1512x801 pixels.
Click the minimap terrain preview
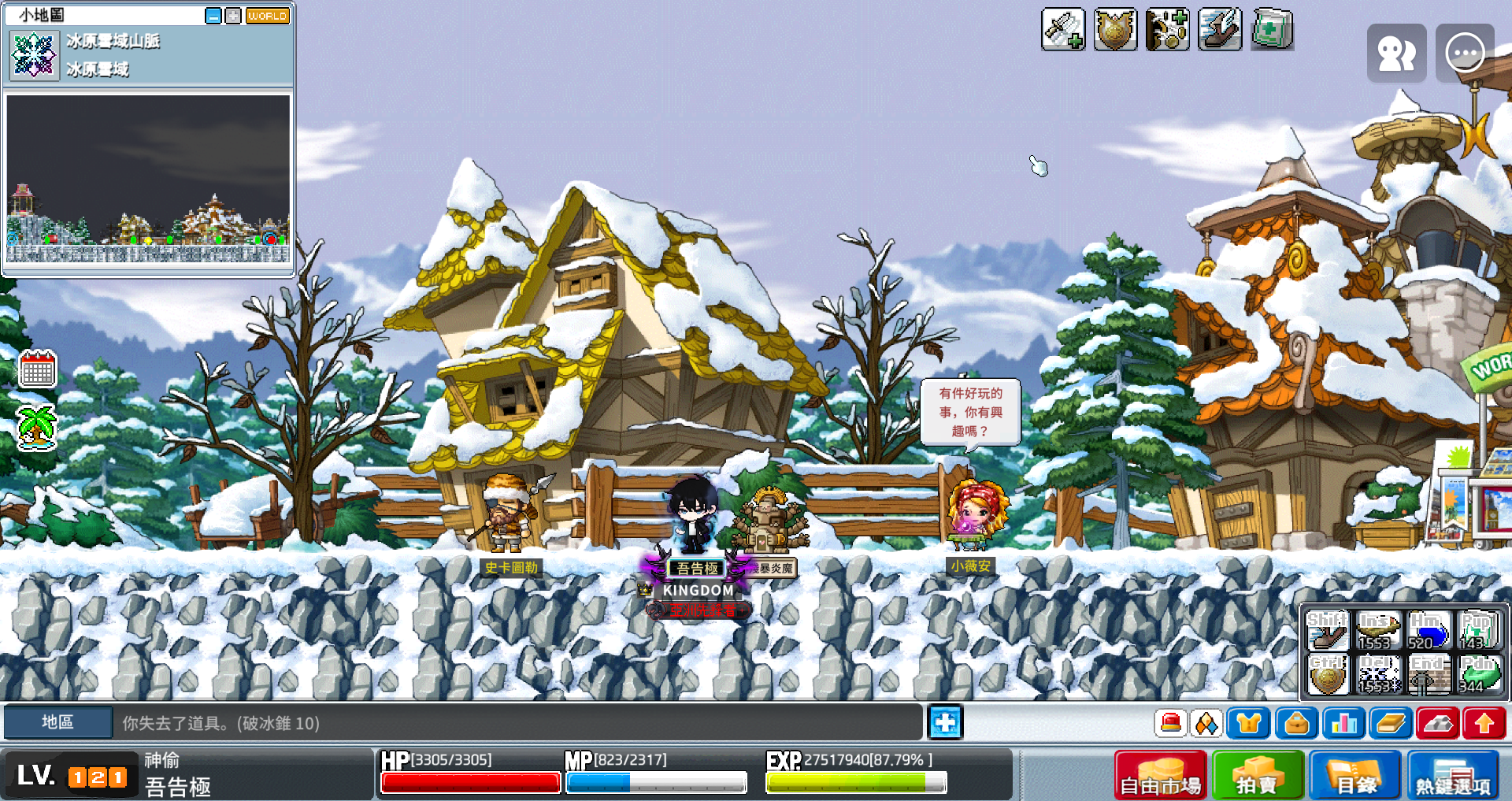pos(148,179)
